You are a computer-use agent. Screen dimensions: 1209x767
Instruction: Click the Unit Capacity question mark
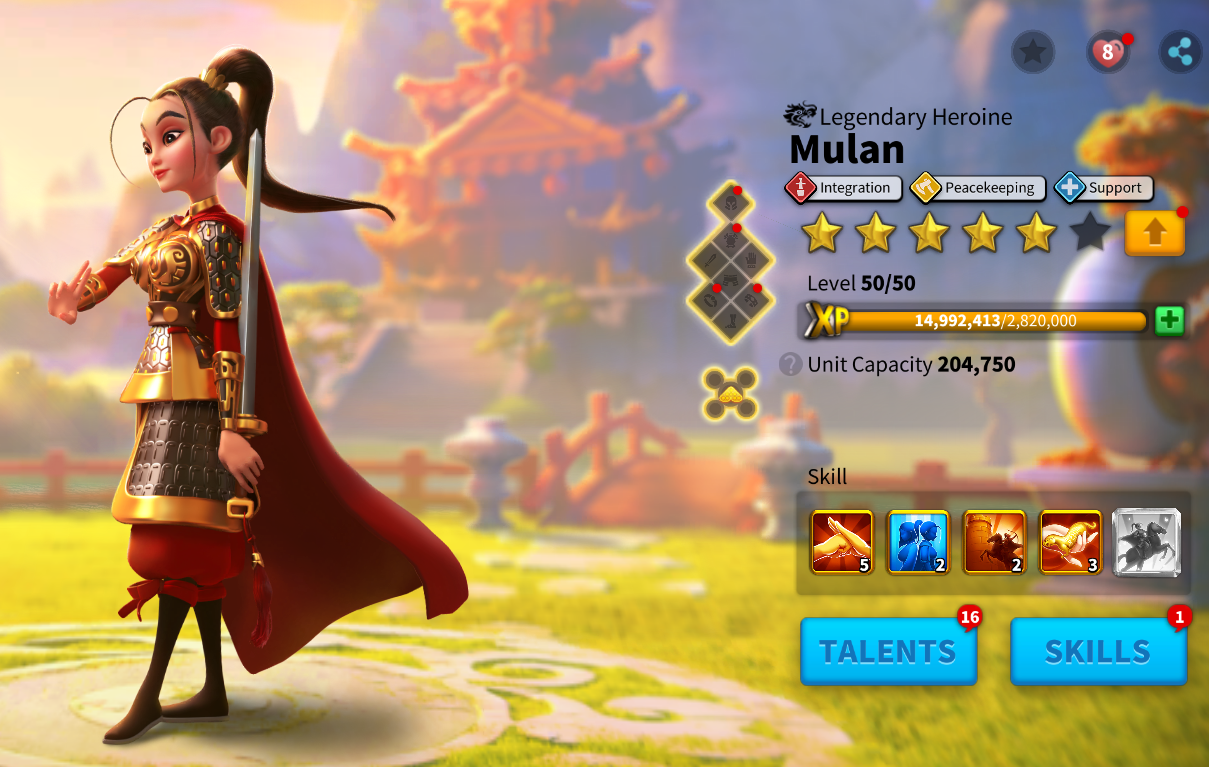pos(791,364)
